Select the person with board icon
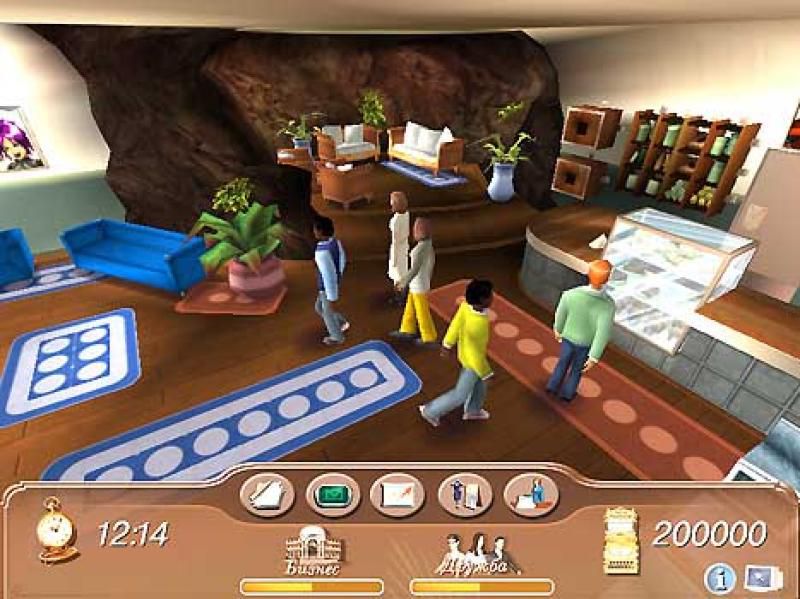 click(465, 495)
